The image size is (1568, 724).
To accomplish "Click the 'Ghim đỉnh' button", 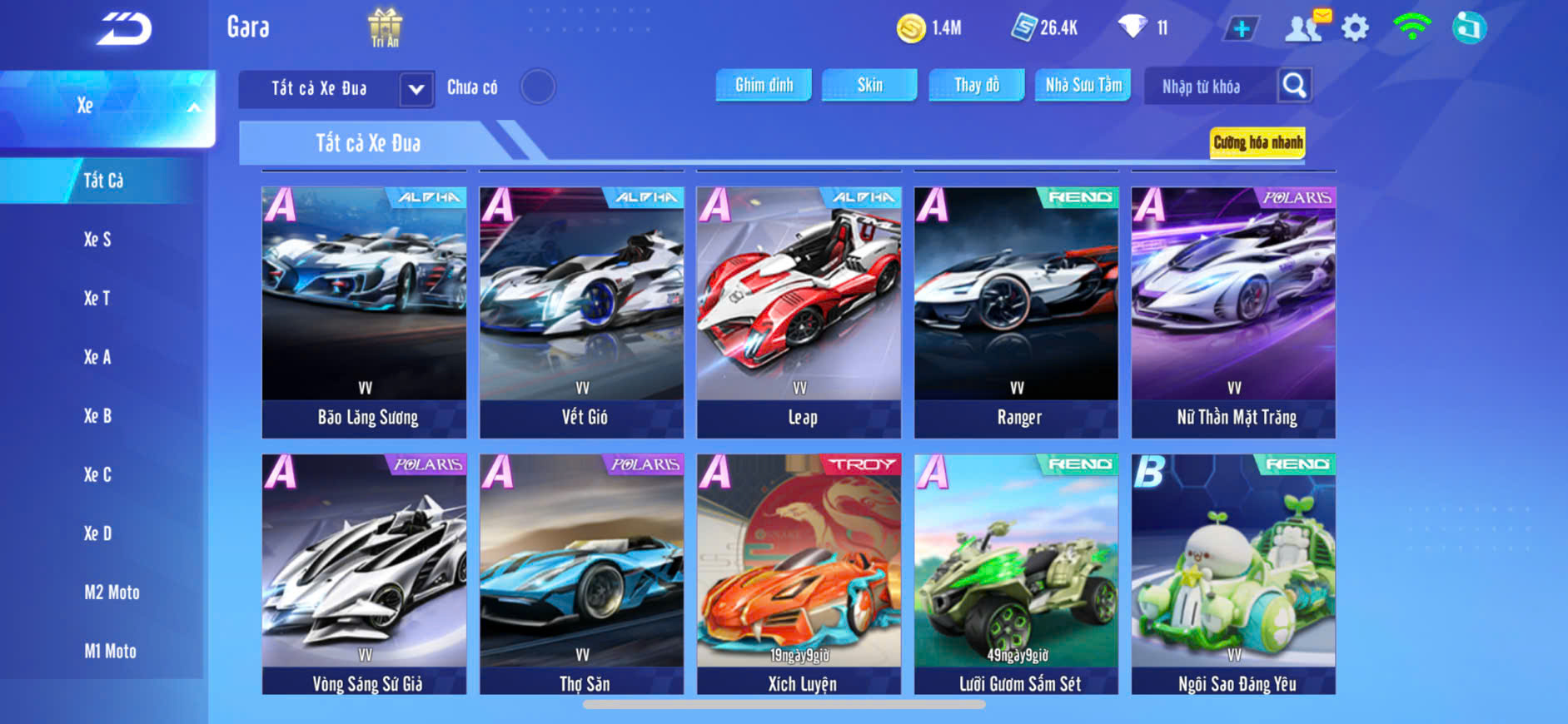I will pyautogui.click(x=764, y=85).
